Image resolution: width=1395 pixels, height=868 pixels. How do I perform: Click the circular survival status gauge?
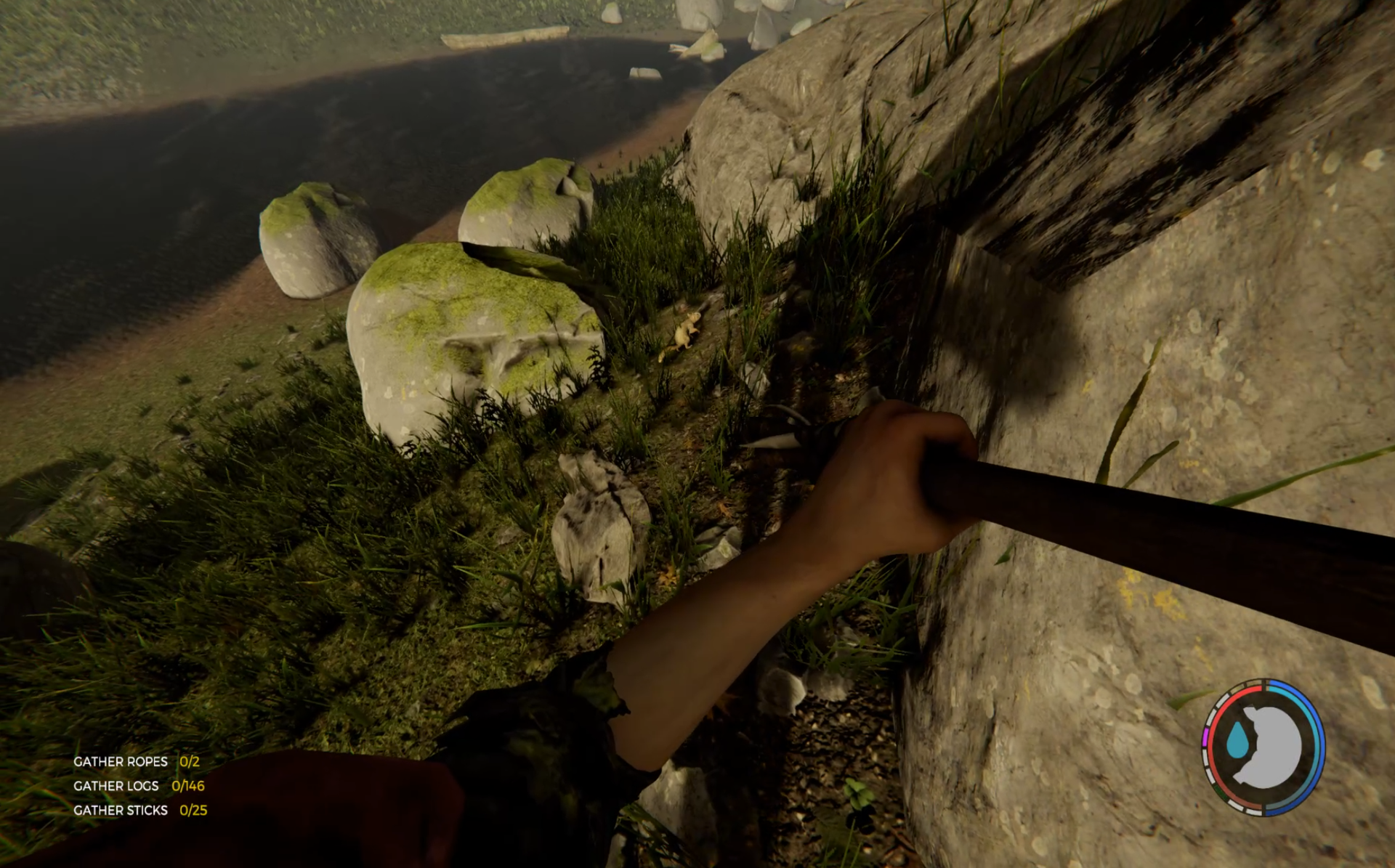(x=1263, y=746)
